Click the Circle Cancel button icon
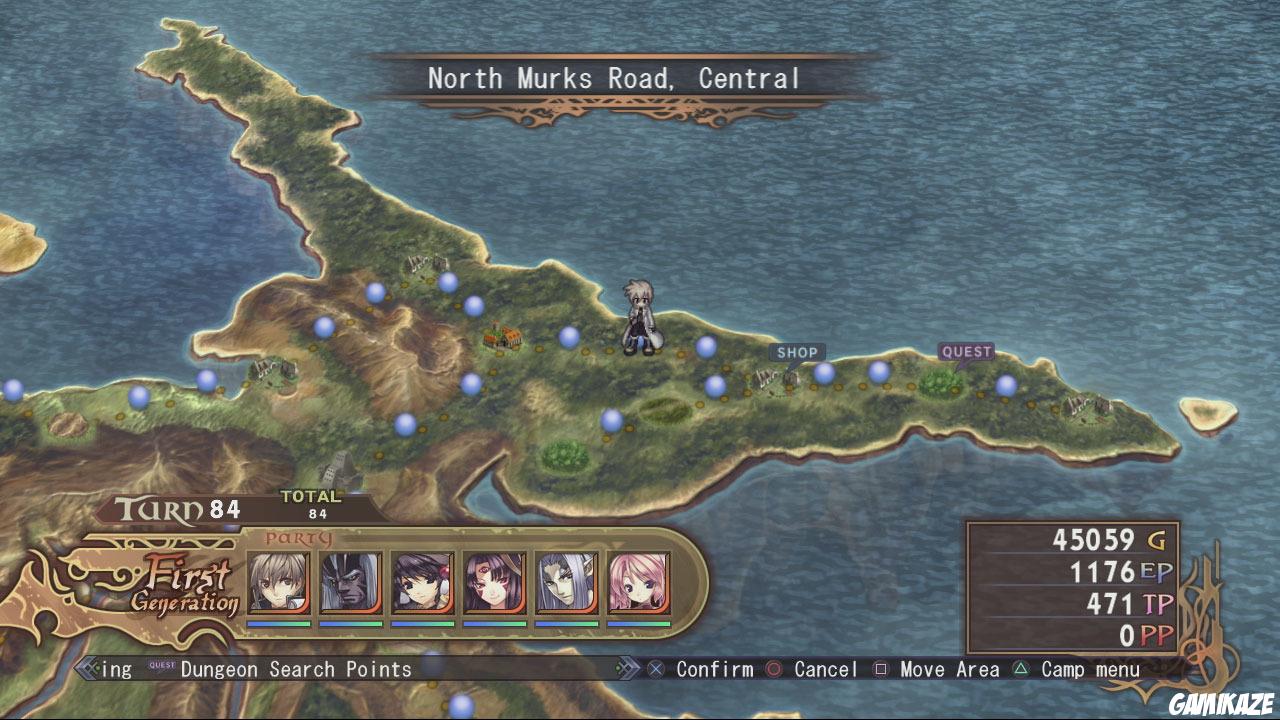Image resolution: width=1280 pixels, height=720 pixels. [775, 669]
